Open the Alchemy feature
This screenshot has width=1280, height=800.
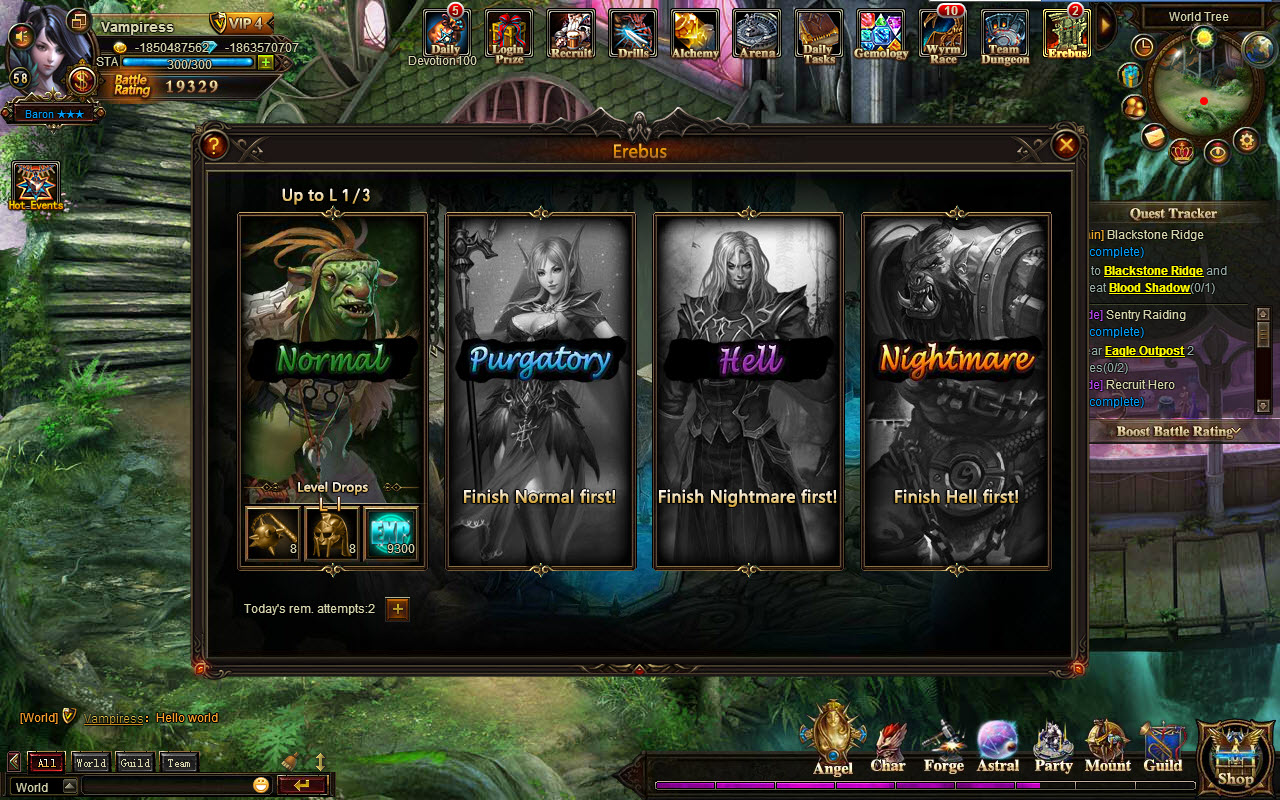point(695,30)
